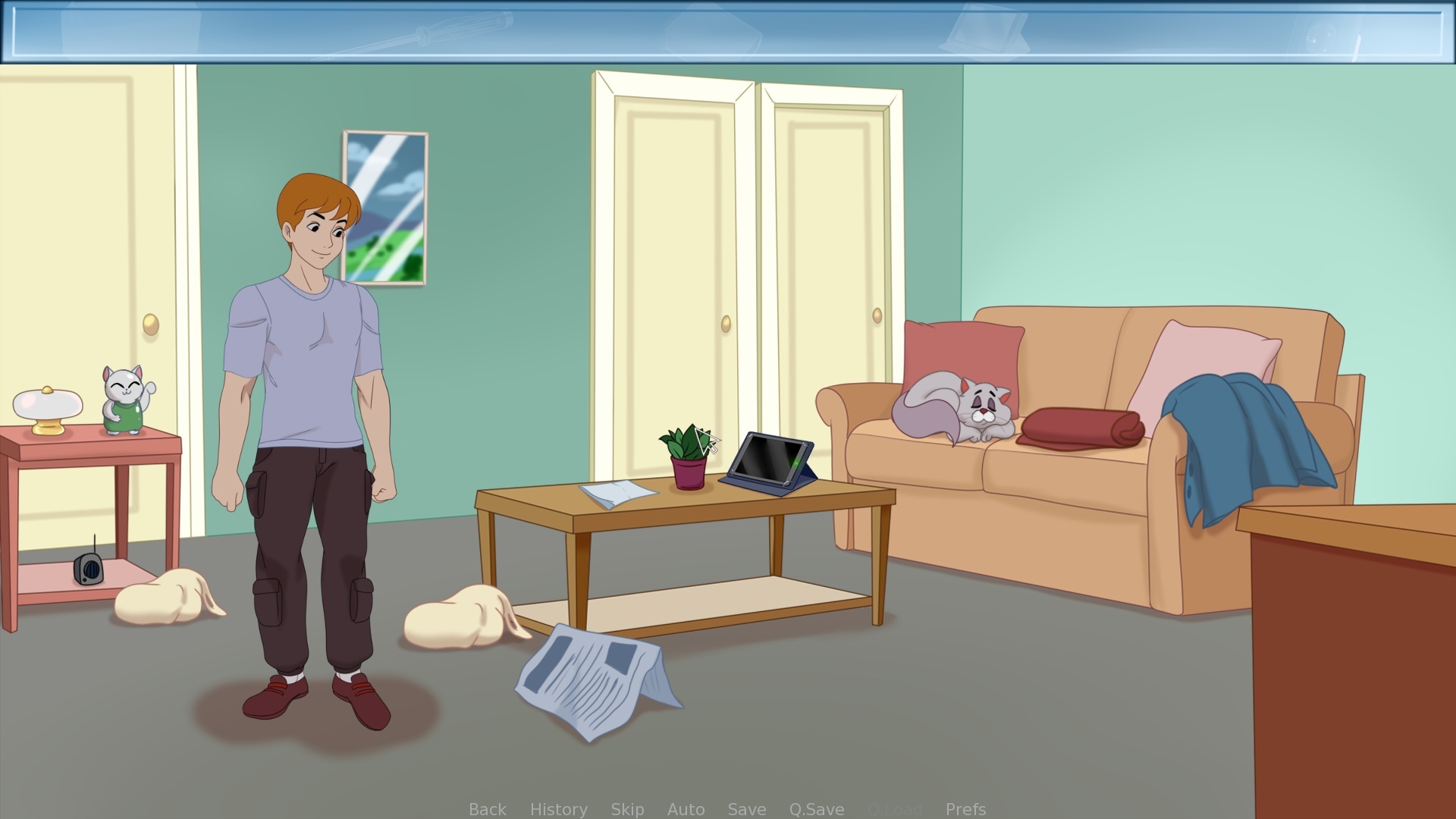Click the grayed-out Q.Load option
The image size is (1456, 819).
point(896,809)
